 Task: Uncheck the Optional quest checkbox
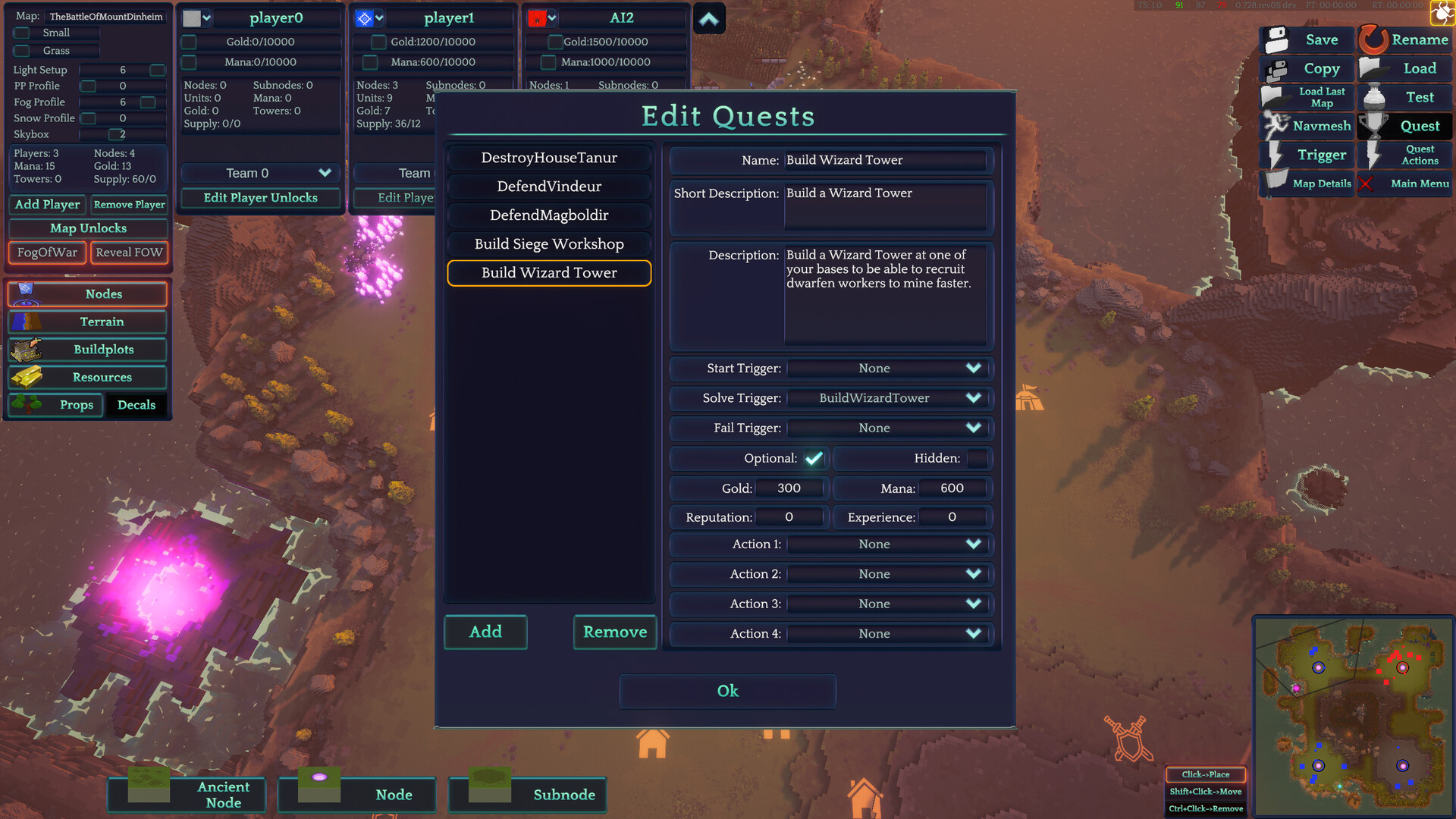pyautogui.click(x=814, y=458)
